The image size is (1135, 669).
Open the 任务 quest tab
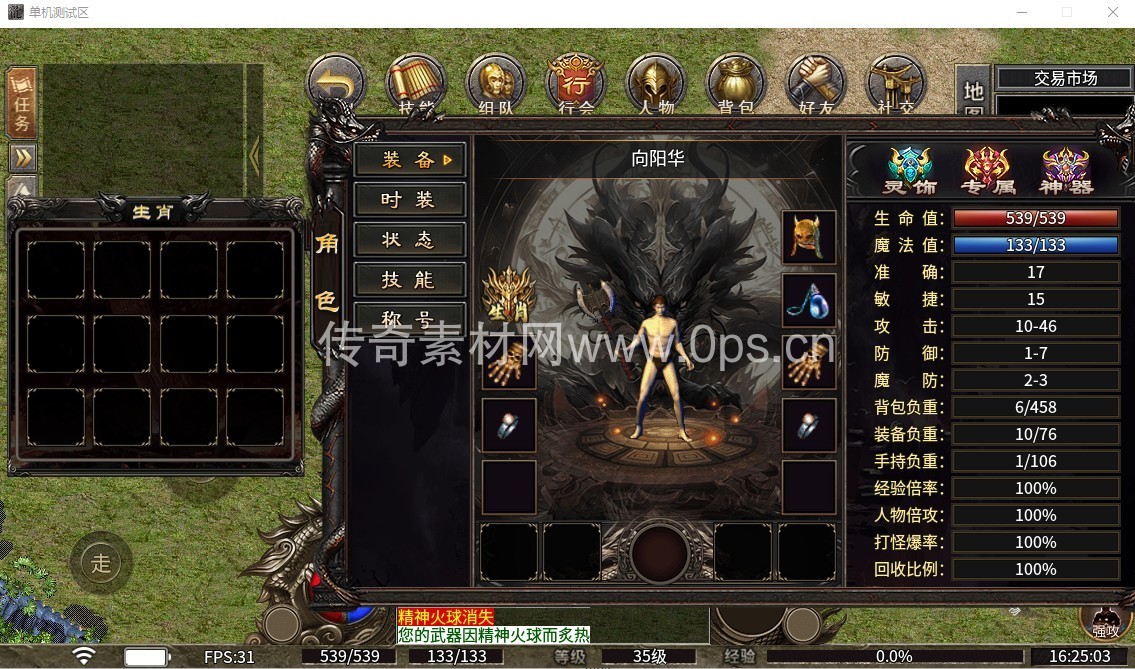22,103
